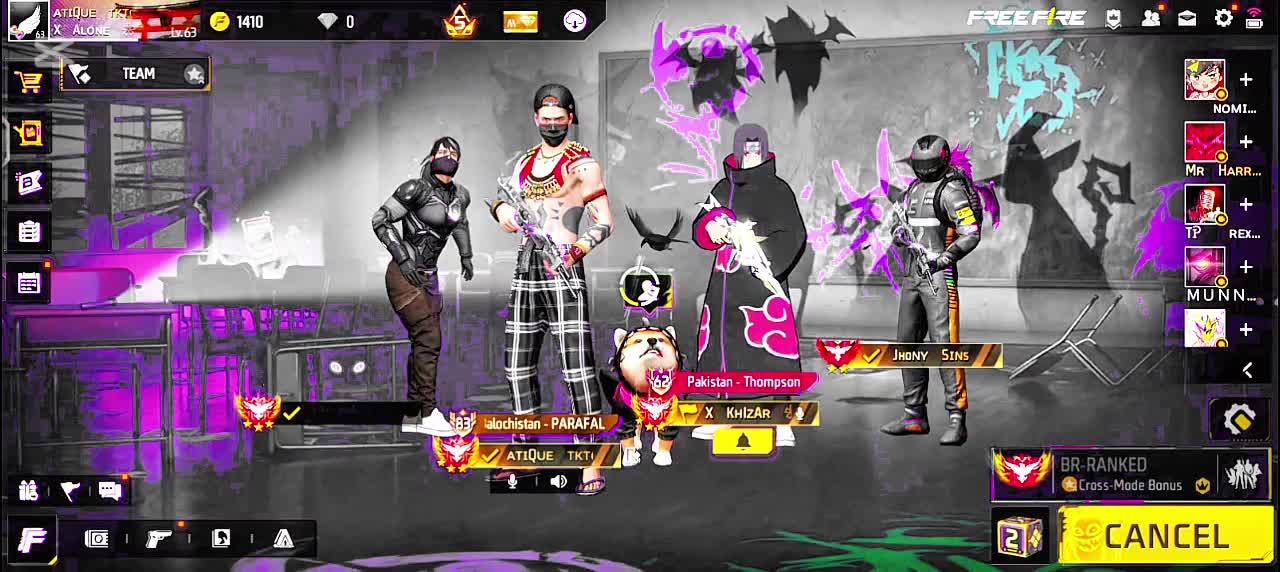Toggle the speaker under own nameplate

click(x=558, y=482)
